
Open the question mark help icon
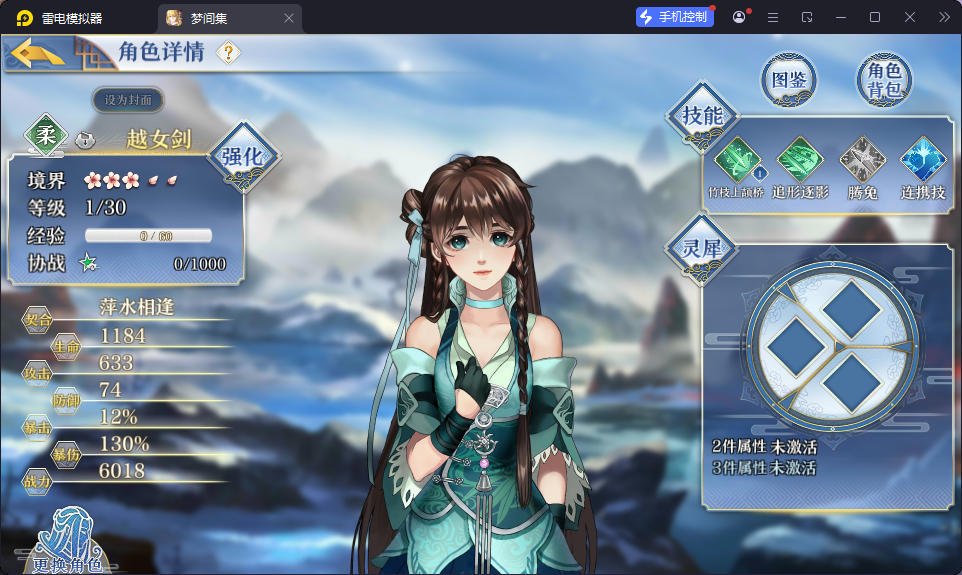[x=228, y=53]
